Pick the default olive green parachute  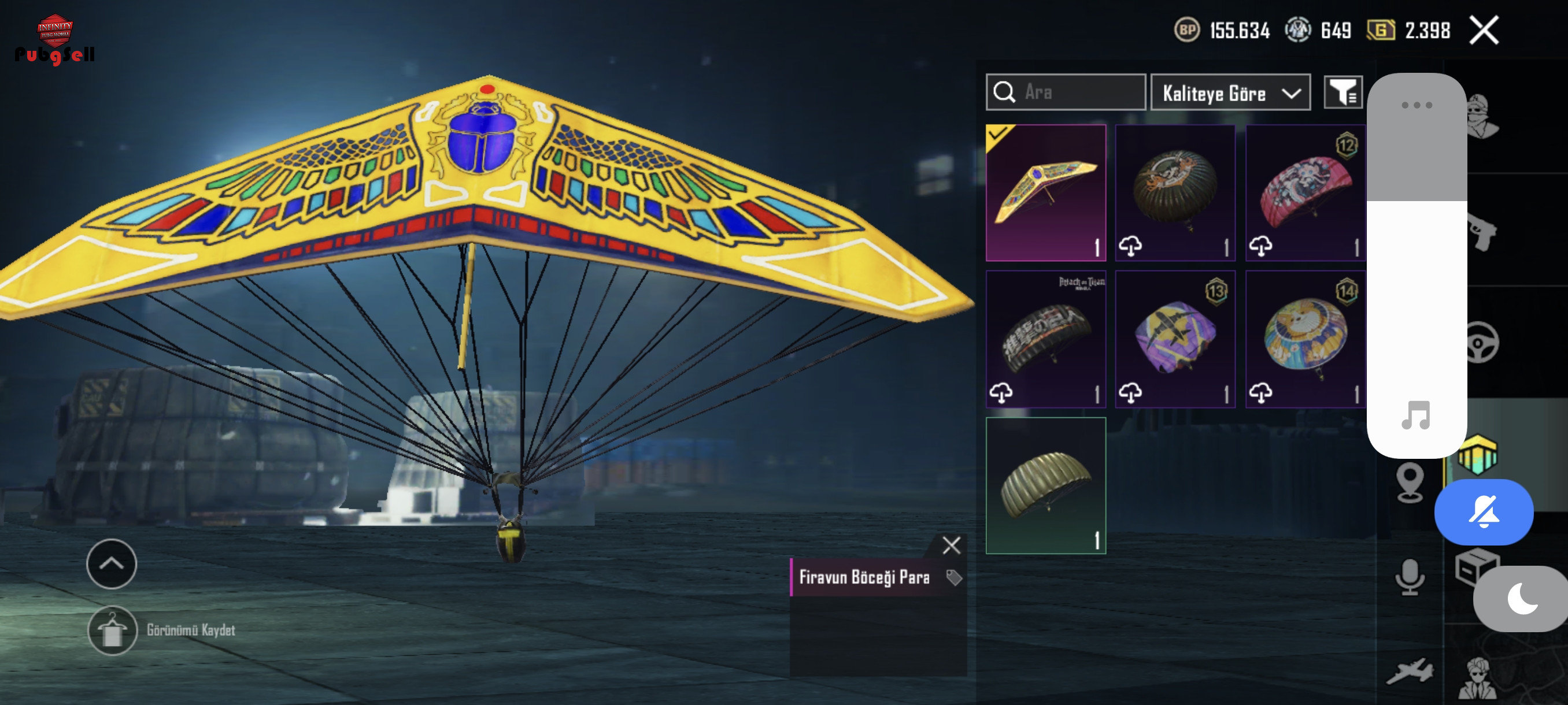(1045, 485)
